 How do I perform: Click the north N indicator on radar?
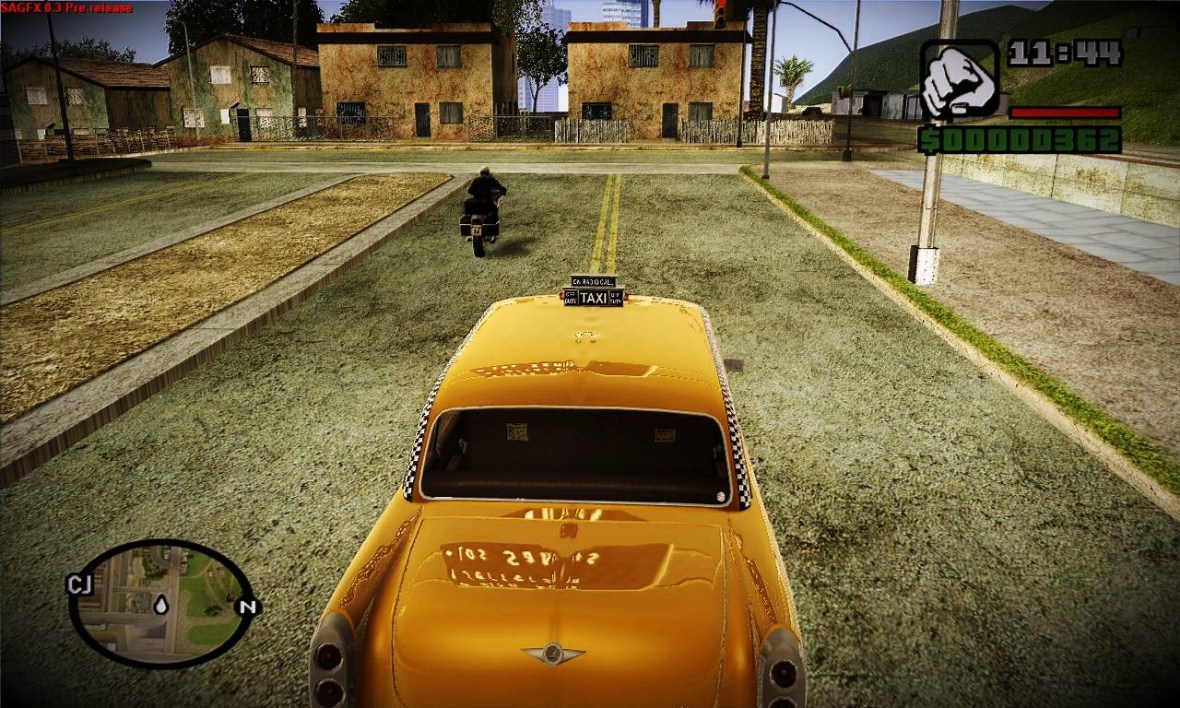tap(246, 607)
